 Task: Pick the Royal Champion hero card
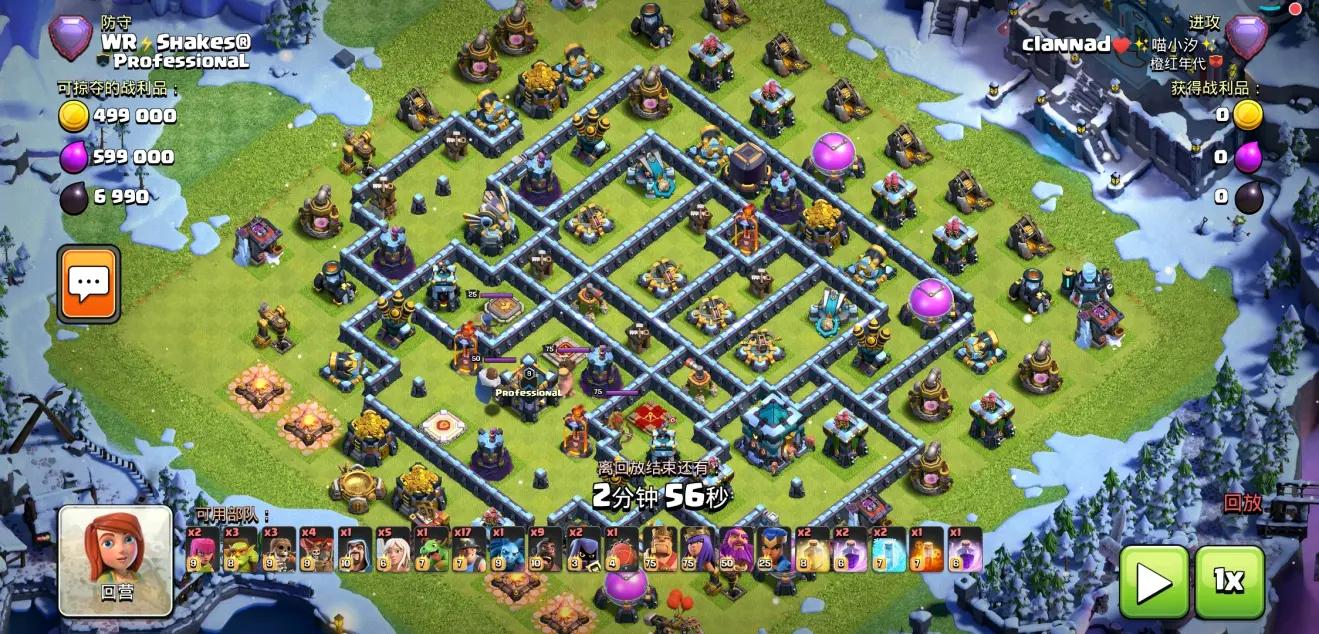point(773,550)
